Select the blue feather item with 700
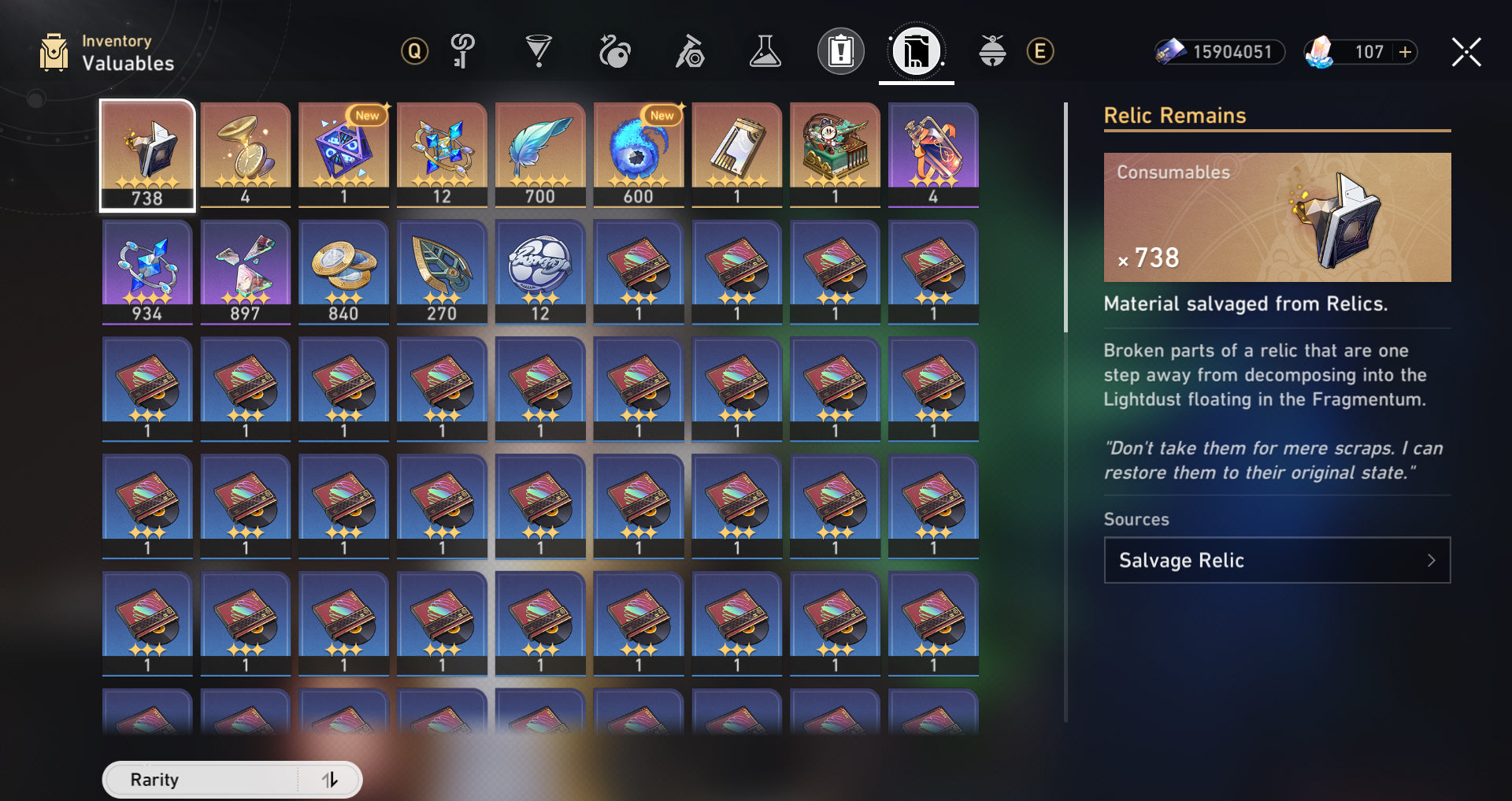 click(x=540, y=155)
